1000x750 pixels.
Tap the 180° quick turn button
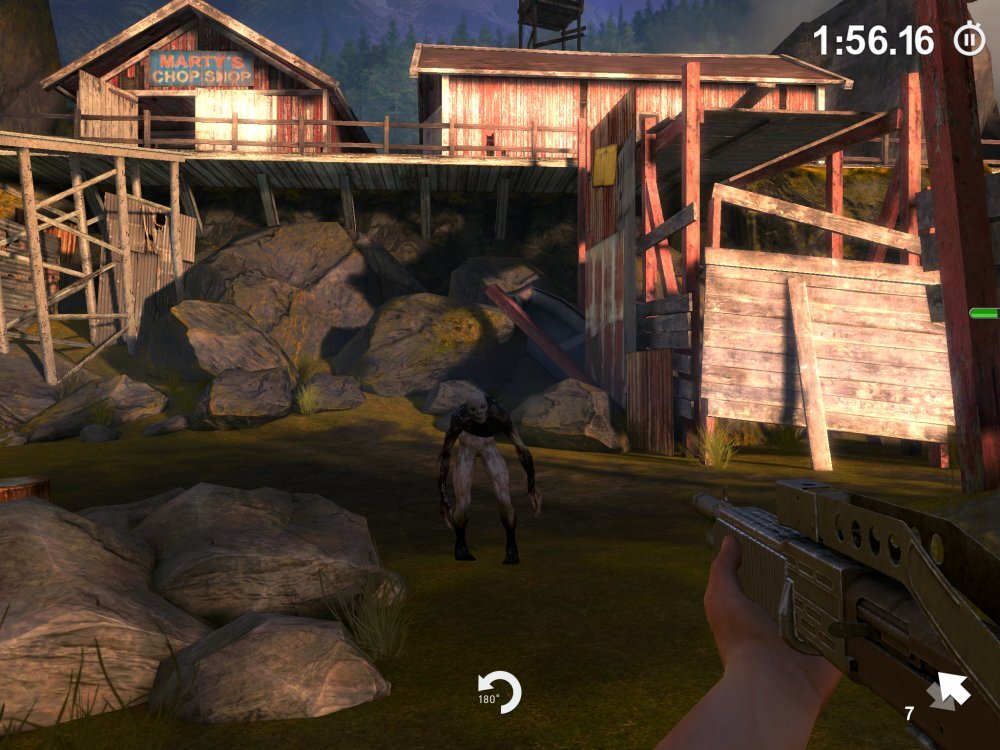(499, 692)
